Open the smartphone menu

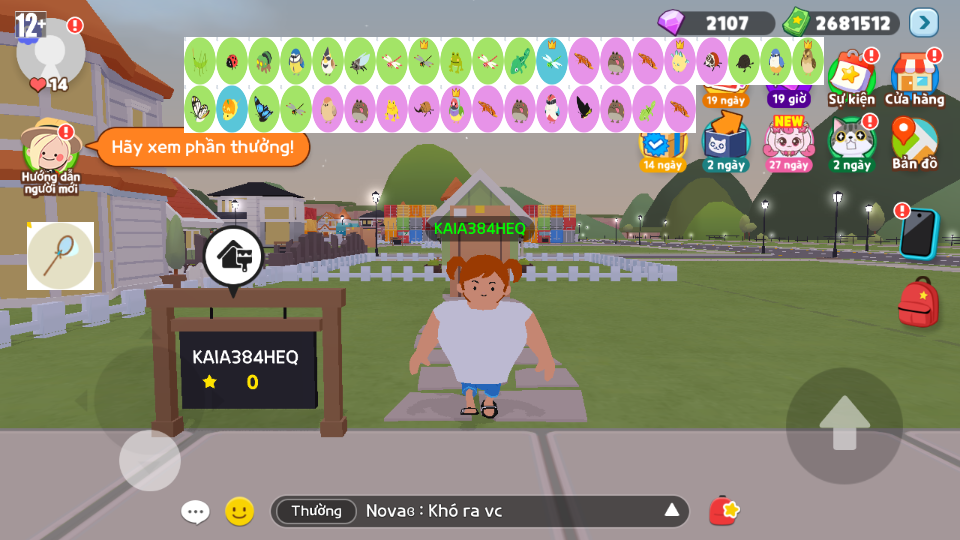tap(918, 233)
